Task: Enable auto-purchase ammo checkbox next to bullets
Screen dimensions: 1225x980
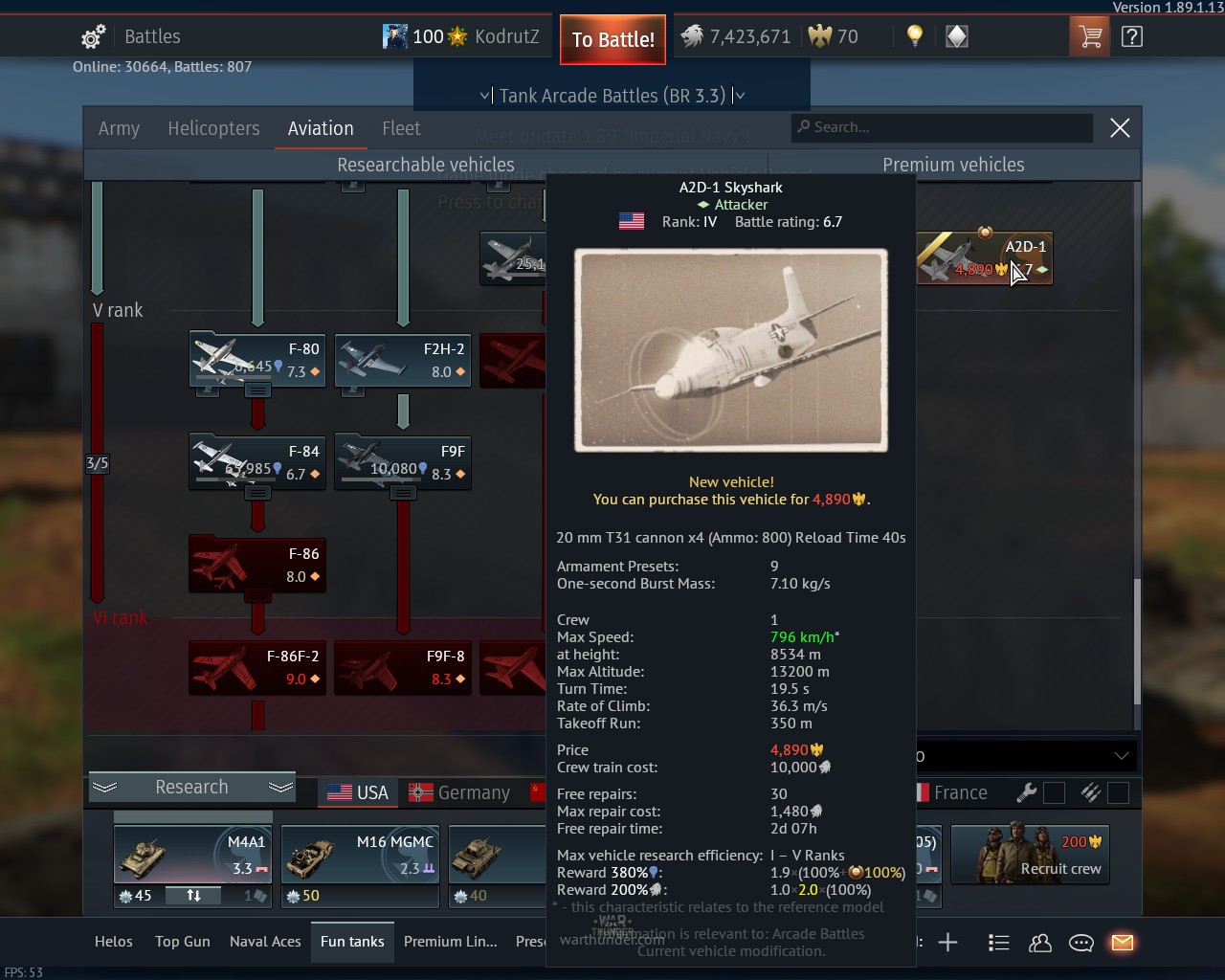Action: (1118, 791)
